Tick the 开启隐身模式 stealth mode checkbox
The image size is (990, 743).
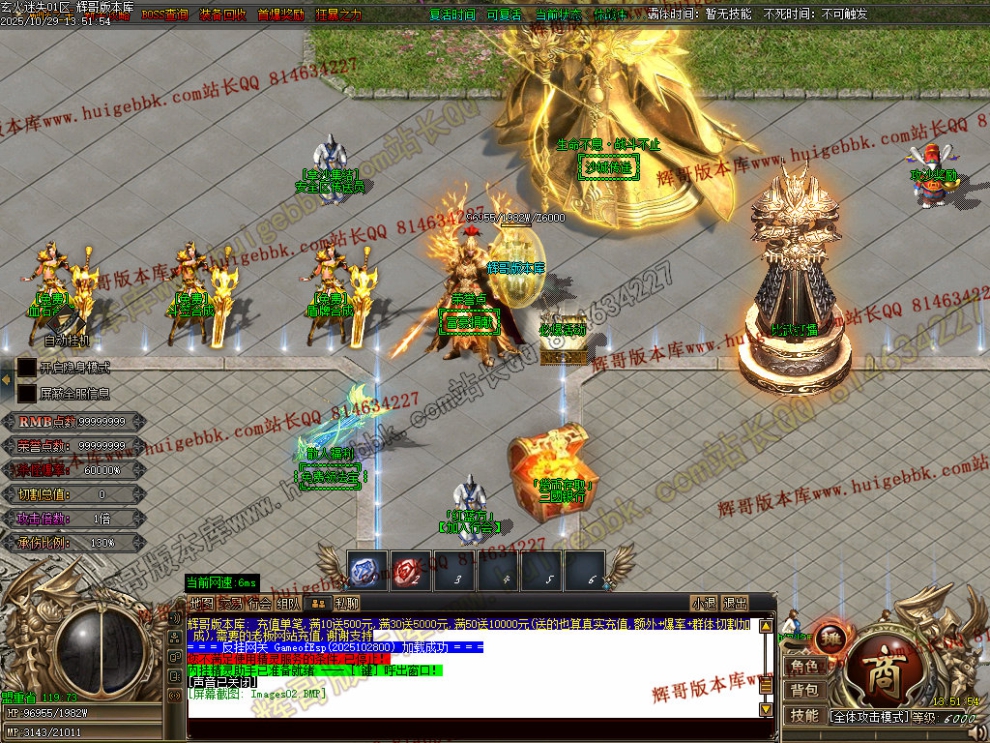point(27,367)
